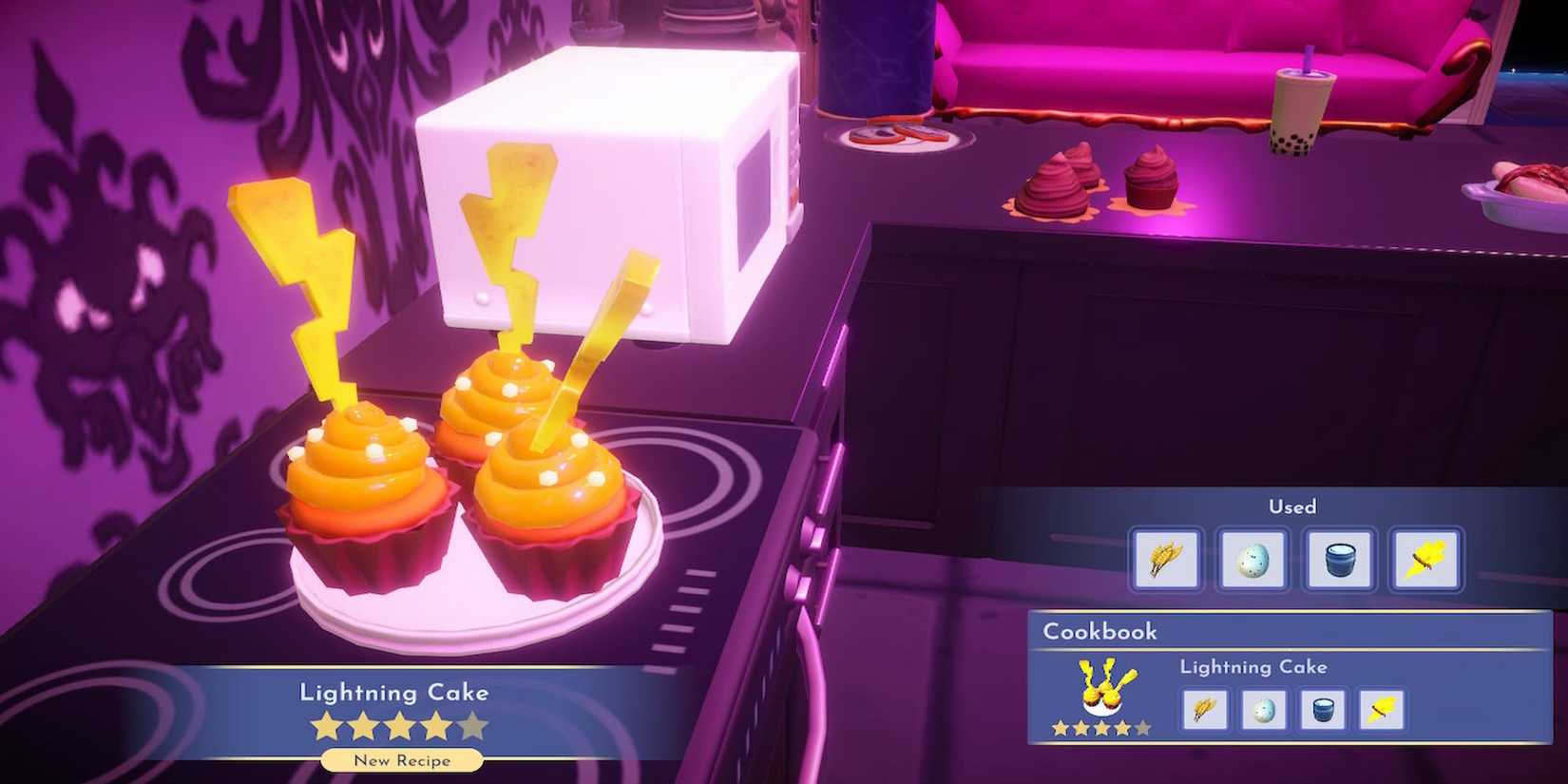Select the milk bucket icon in the Used panel
The height and width of the screenshot is (784, 1568).
pos(1339,560)
